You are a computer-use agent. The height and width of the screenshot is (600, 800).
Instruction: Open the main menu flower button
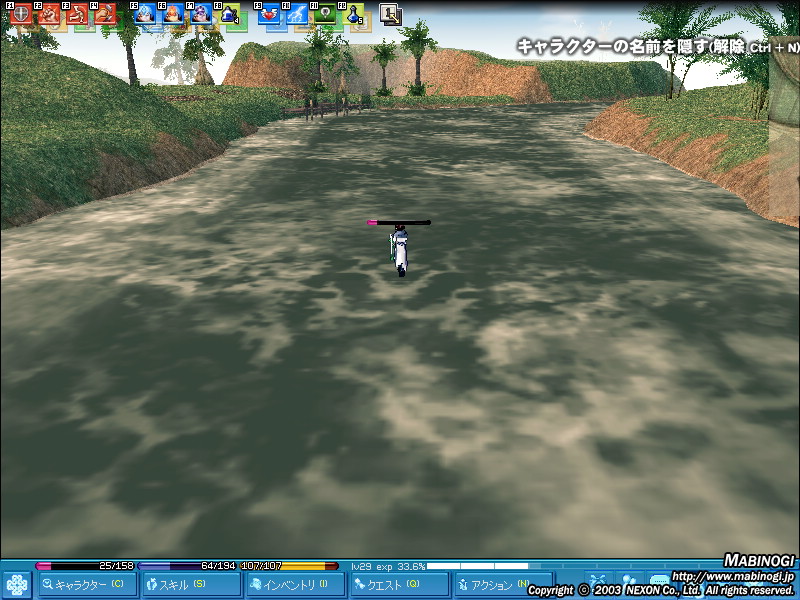click(17, 584)
